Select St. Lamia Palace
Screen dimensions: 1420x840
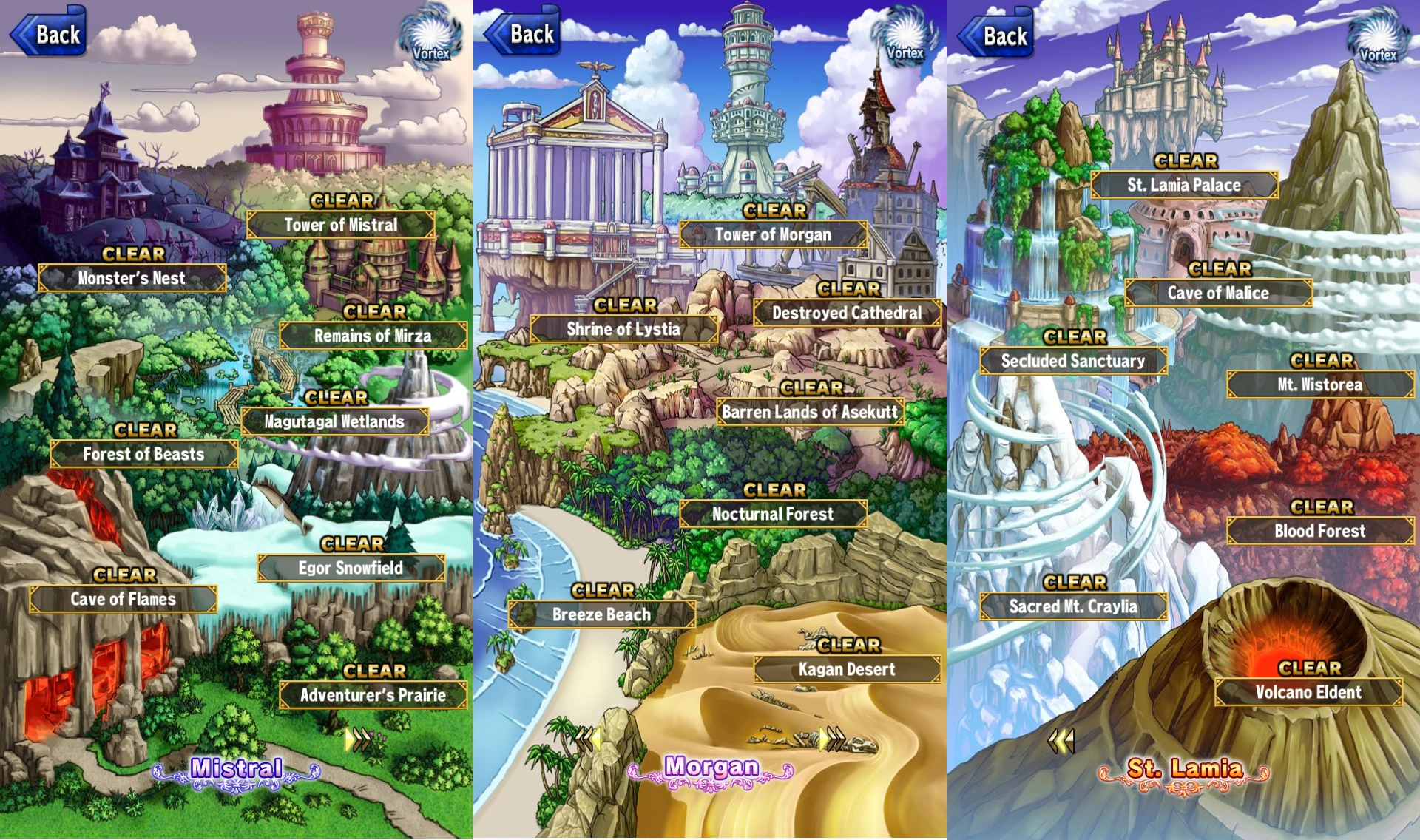pos(1186,185)
